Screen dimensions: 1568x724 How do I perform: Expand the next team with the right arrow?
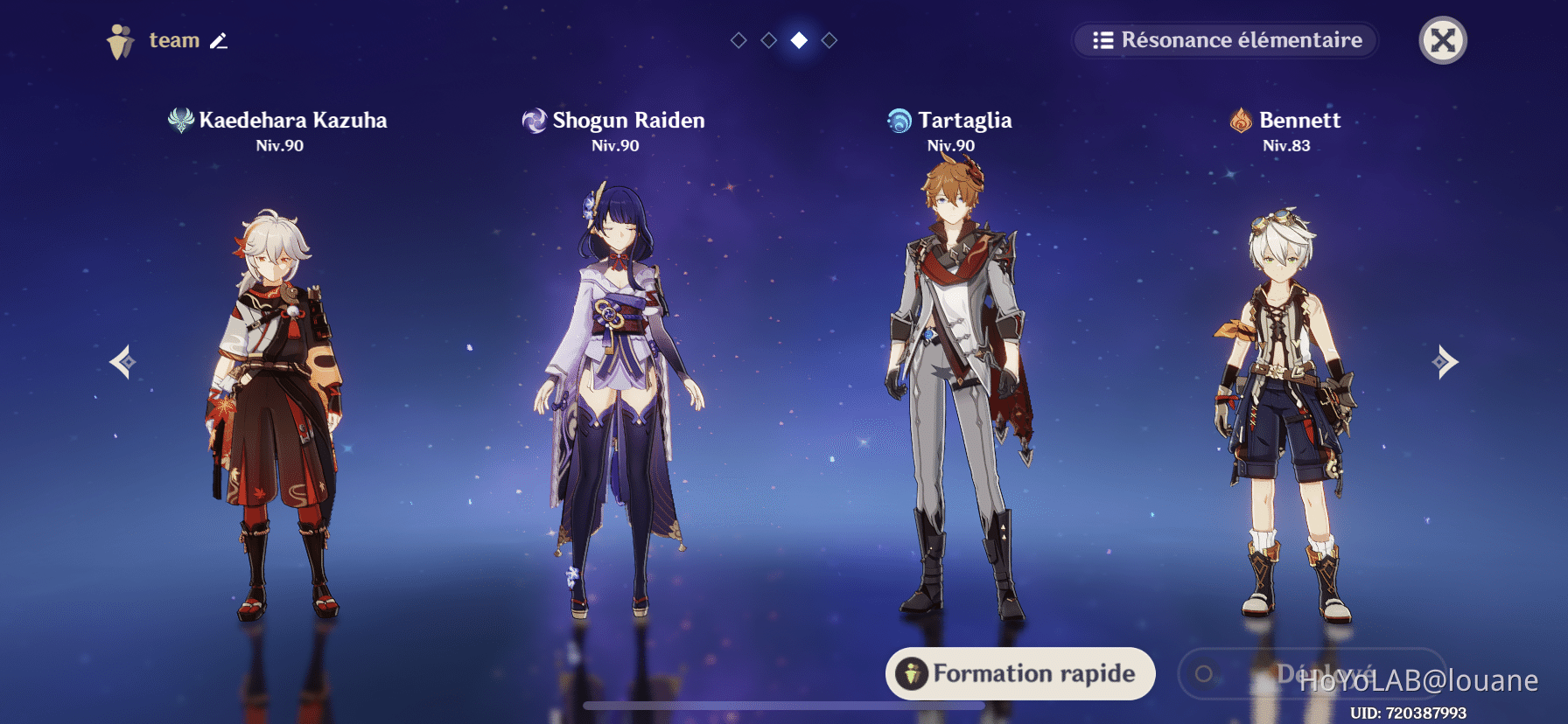point(1446,361)
